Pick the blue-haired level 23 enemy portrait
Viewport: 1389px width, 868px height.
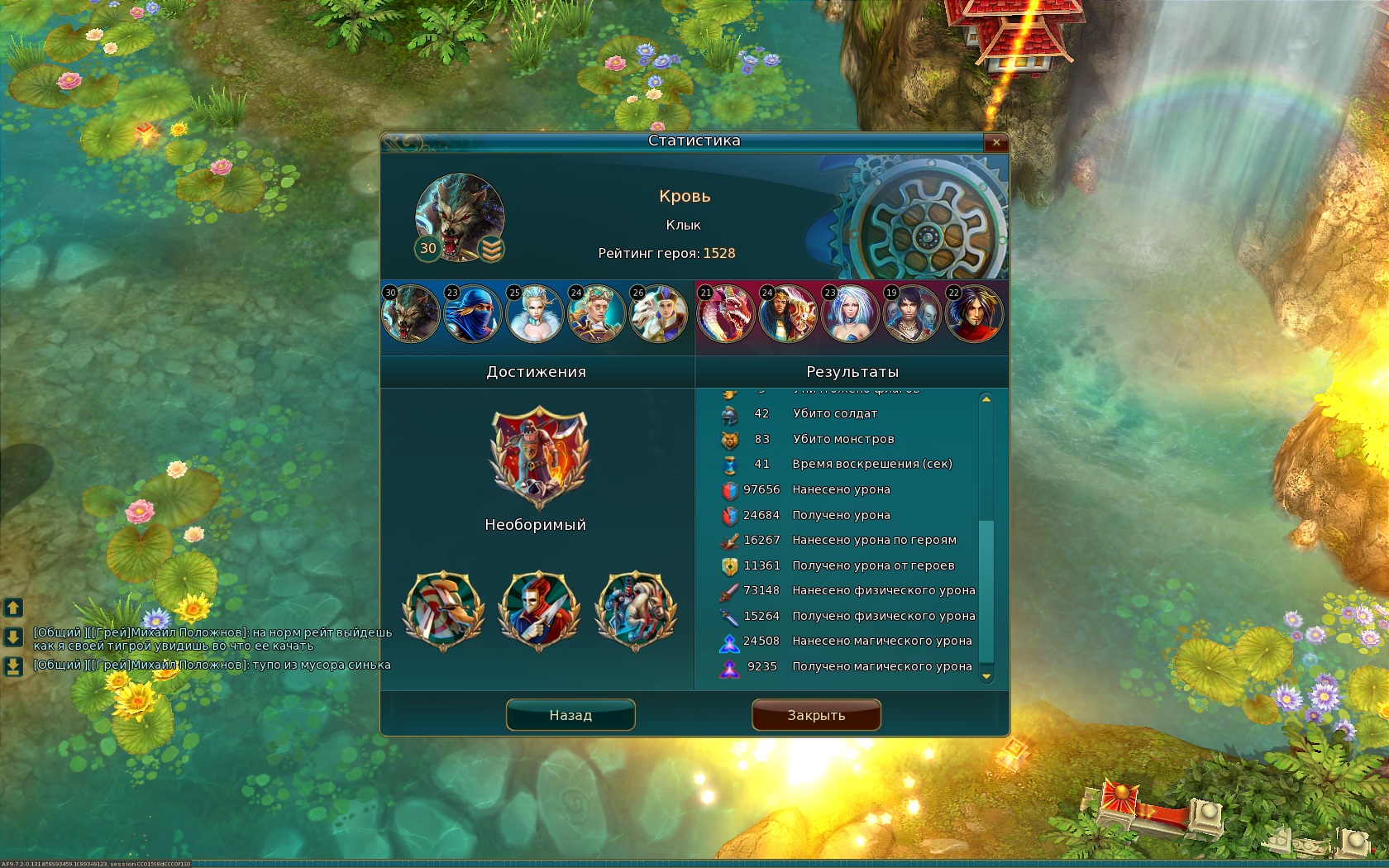click(850, 314)
